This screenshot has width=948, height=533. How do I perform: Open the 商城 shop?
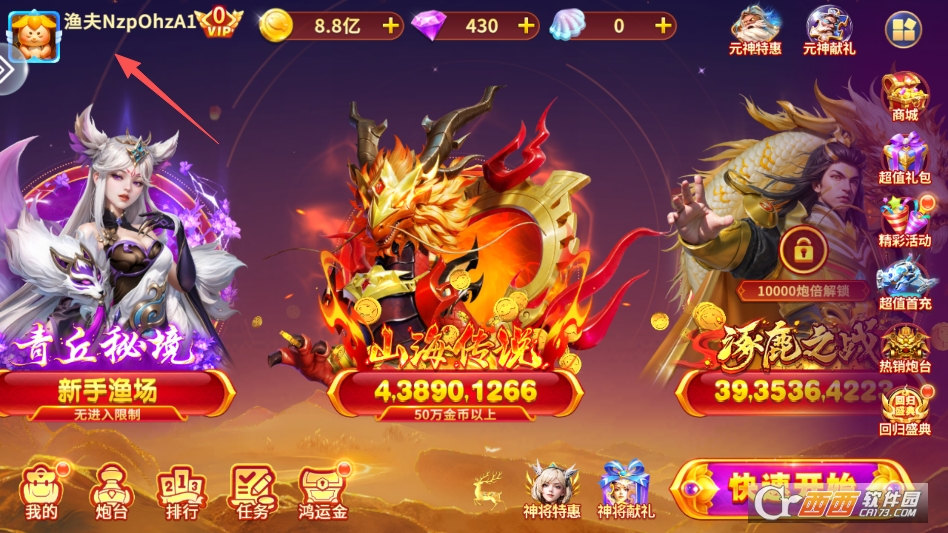(x=904, y=97)
